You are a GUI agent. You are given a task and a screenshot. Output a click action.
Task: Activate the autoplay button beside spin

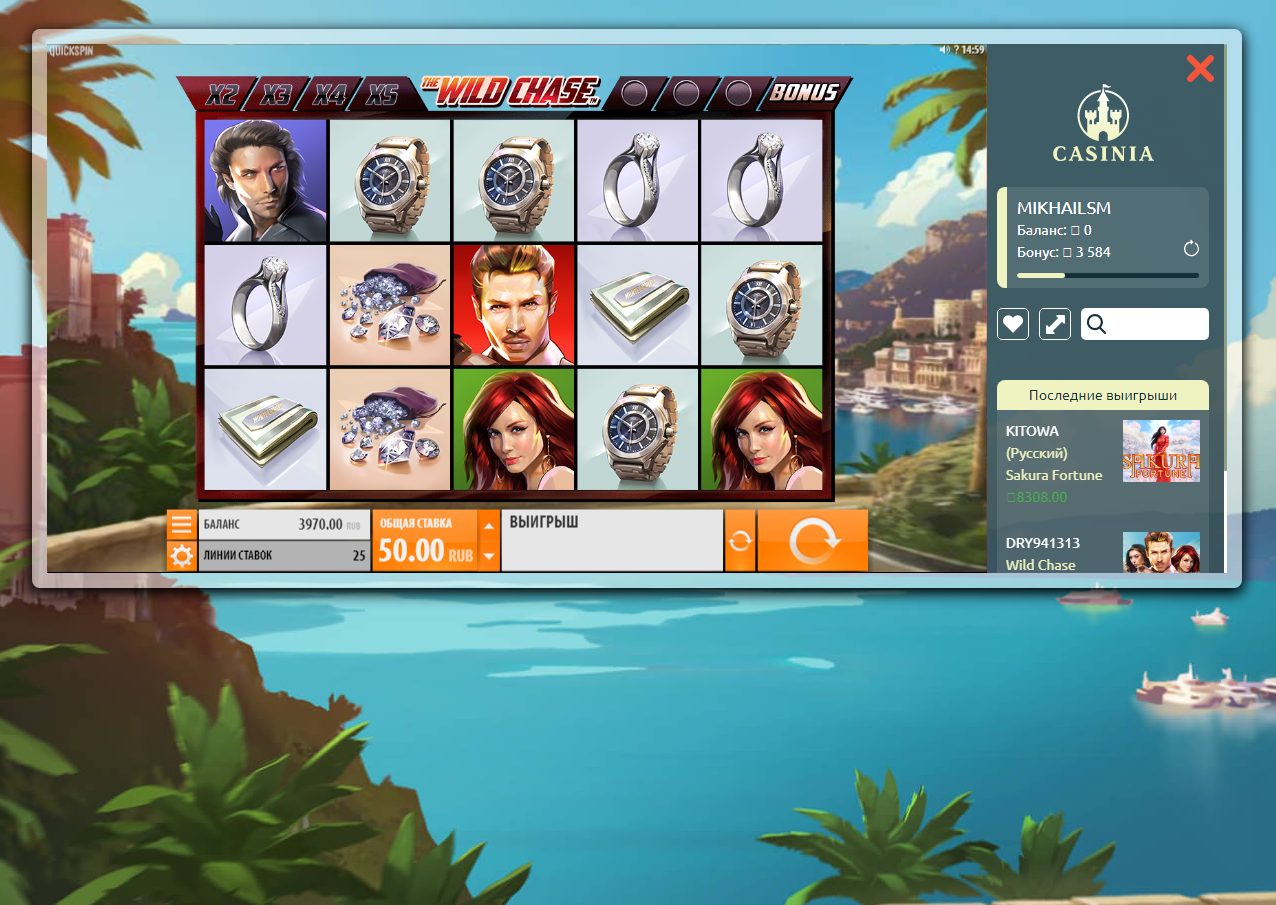pos(740,541)
